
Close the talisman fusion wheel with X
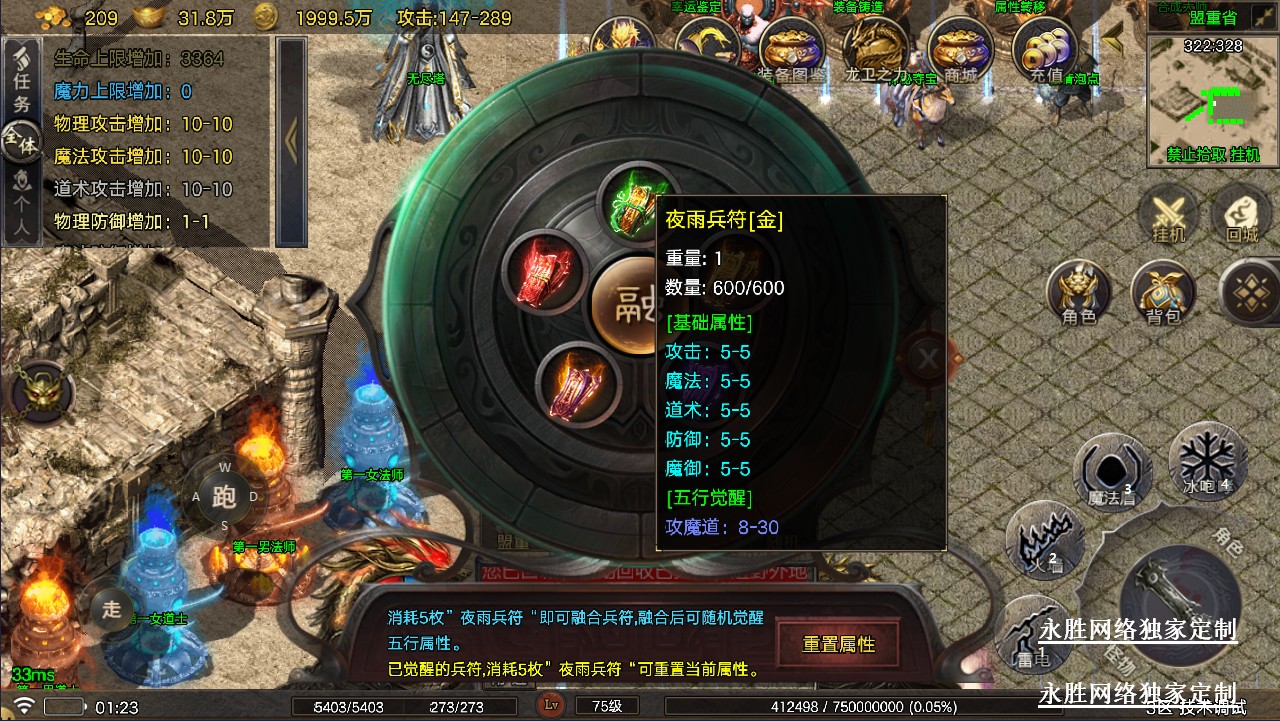coord(928,357)
